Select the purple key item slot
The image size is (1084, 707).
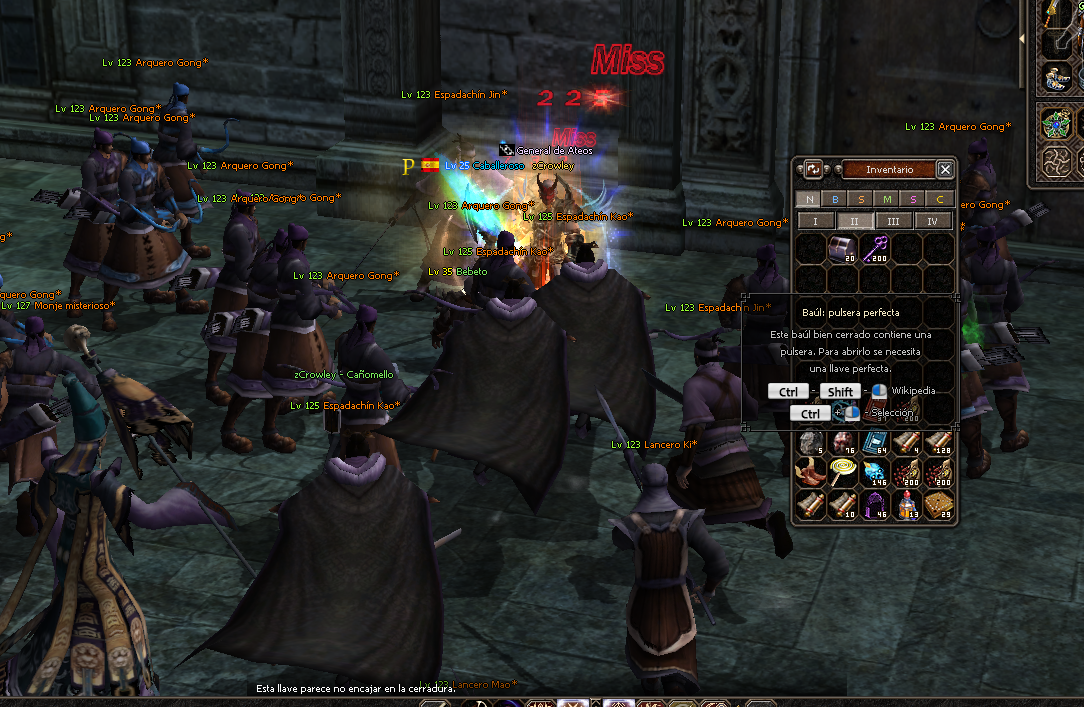874,249
